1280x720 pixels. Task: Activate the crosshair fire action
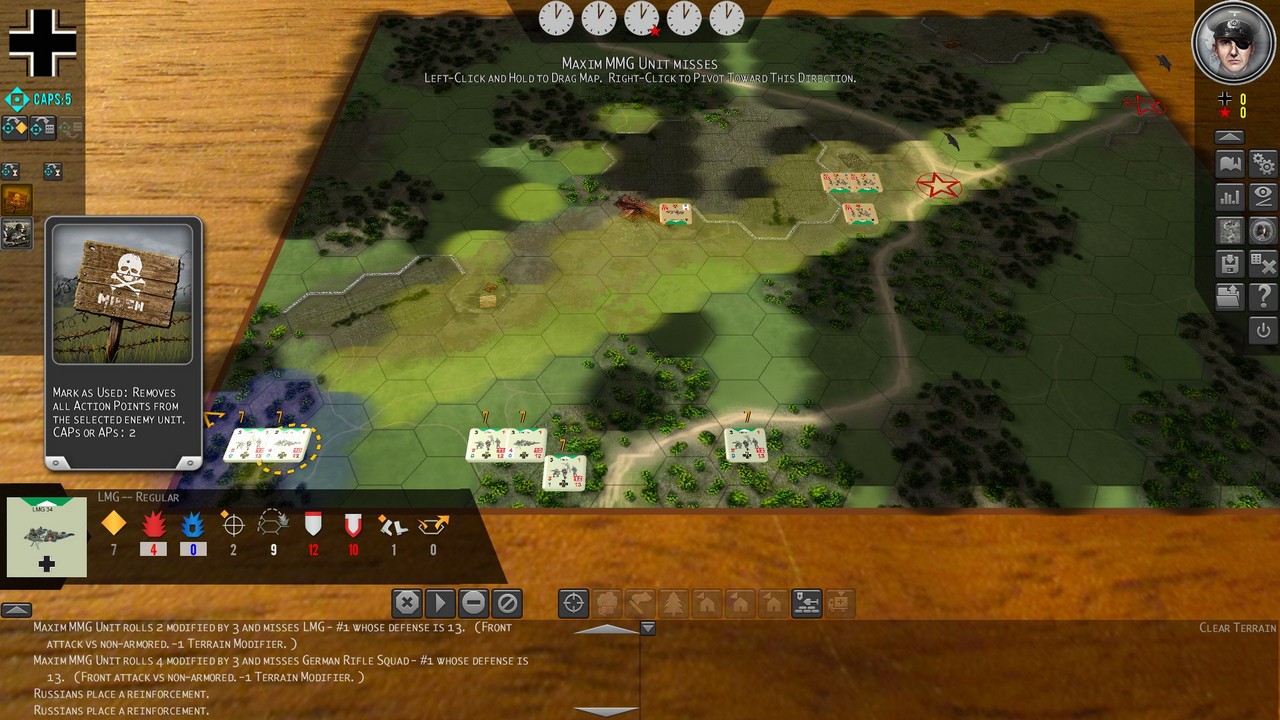click(x=573, y=603)
